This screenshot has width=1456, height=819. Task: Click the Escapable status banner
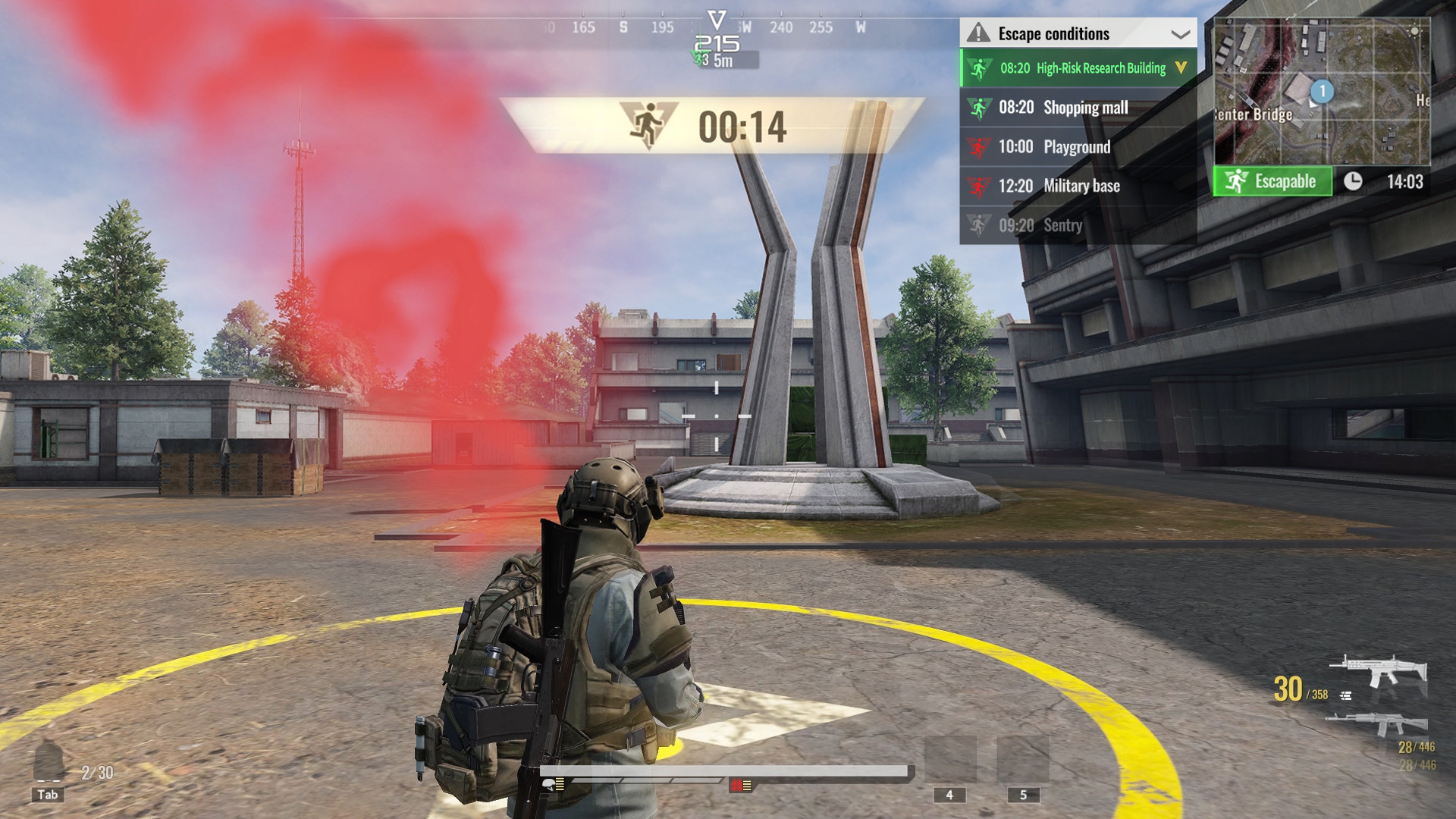click(1272, 183)
